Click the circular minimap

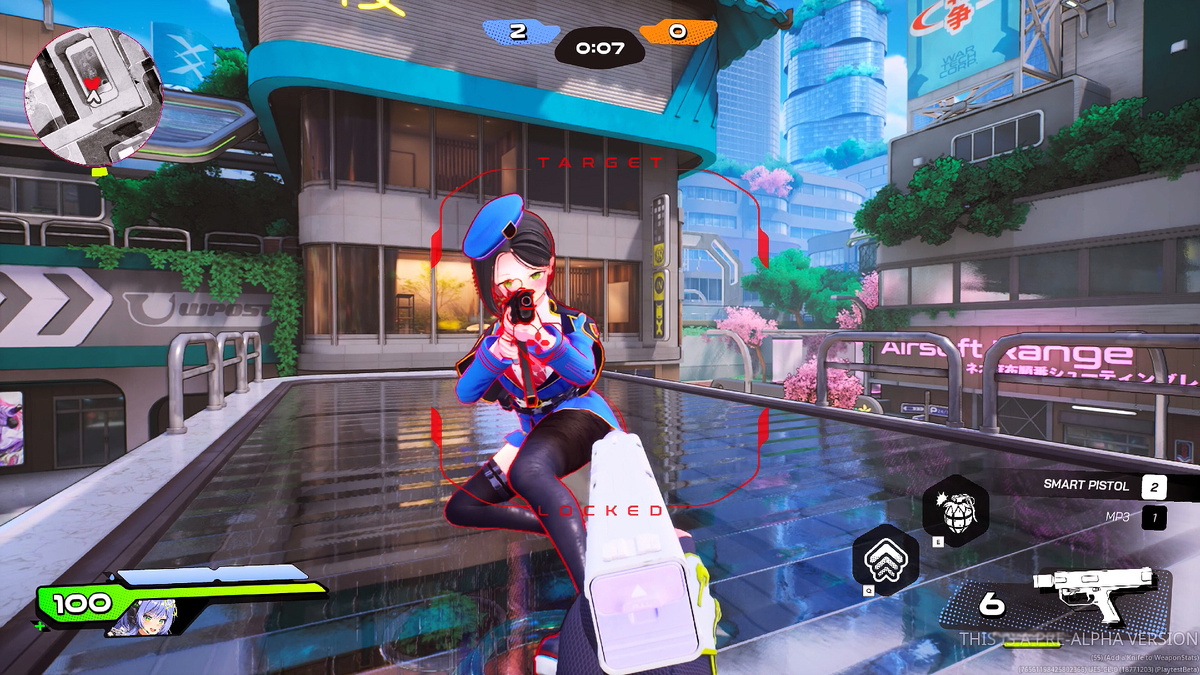click(93, 96)
